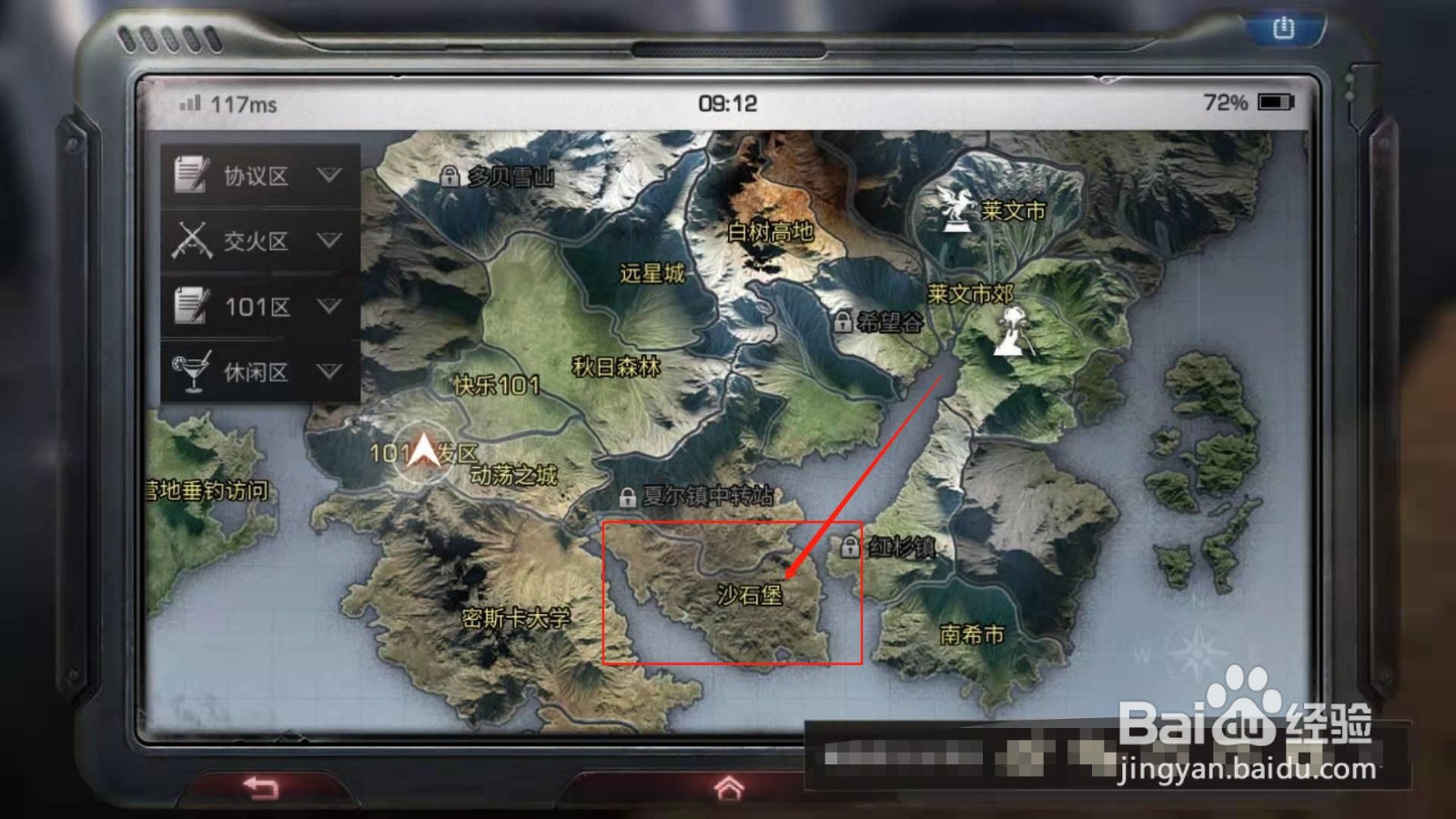
Task: Click the player location arrow marker
Action: pos(423,451)
